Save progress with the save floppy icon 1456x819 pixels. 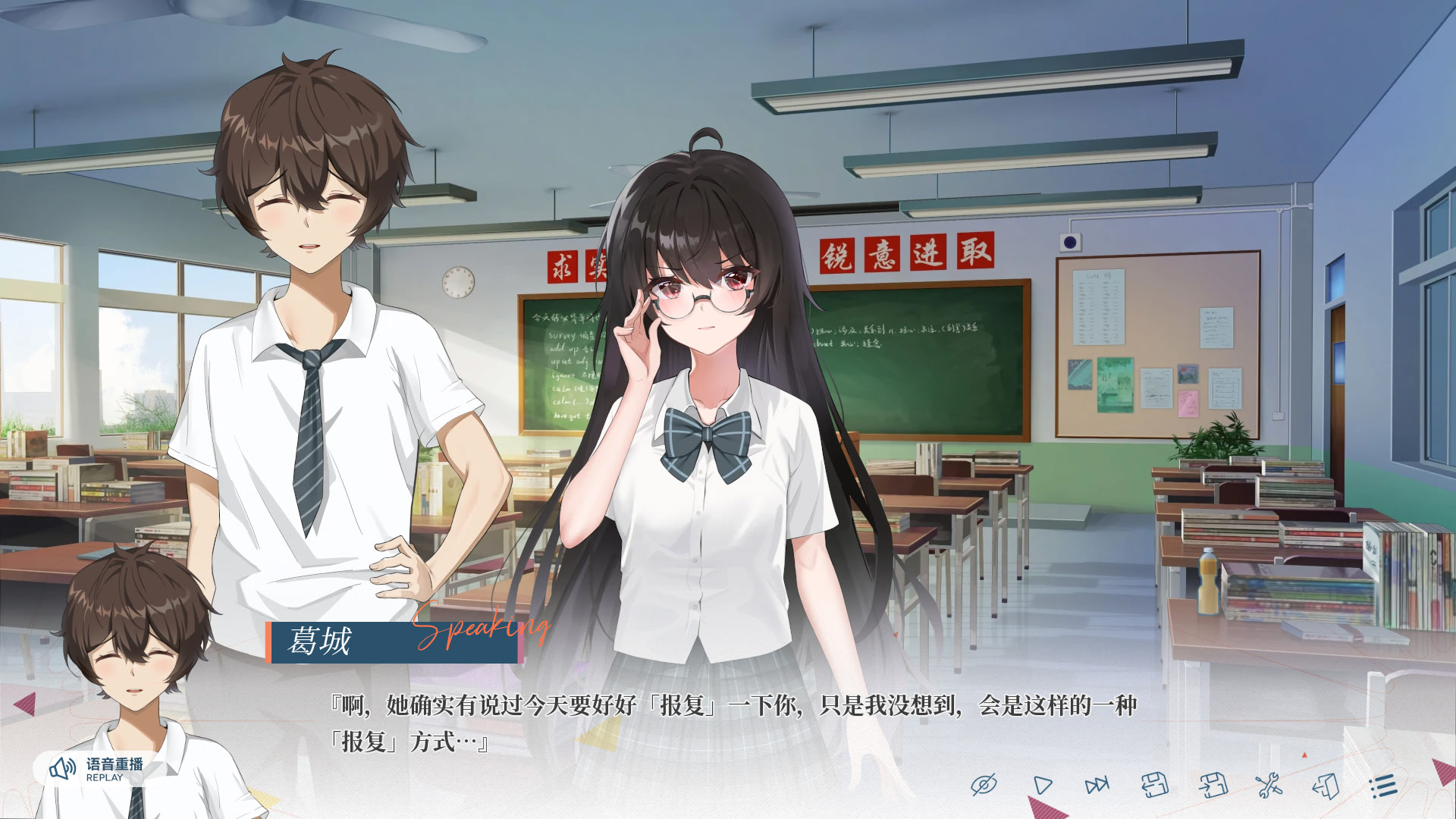click(x=1211, y=786)
